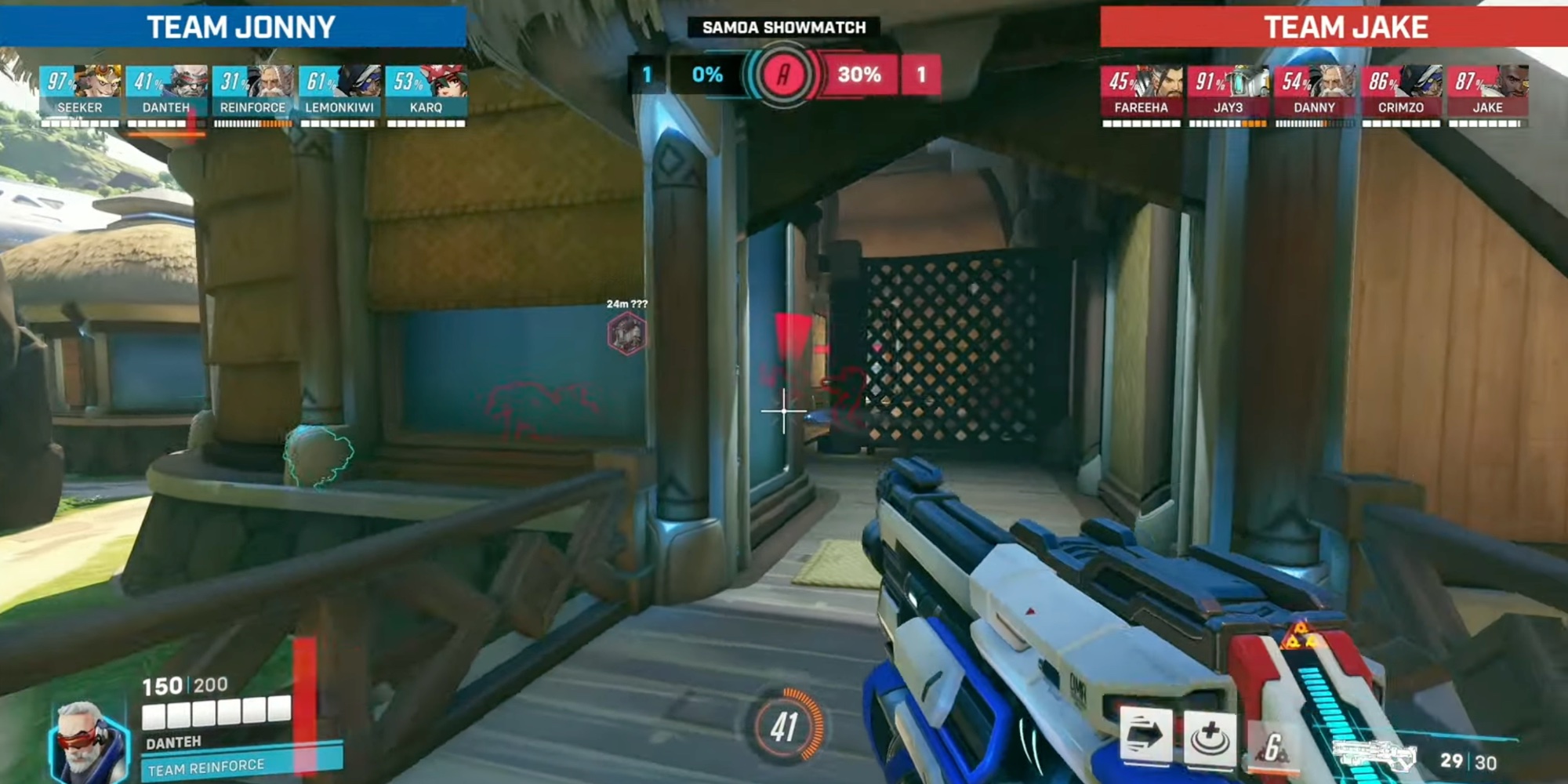Click the round score 1 next to 0%
Screen dimensions: 1568x784
(645, 76)
